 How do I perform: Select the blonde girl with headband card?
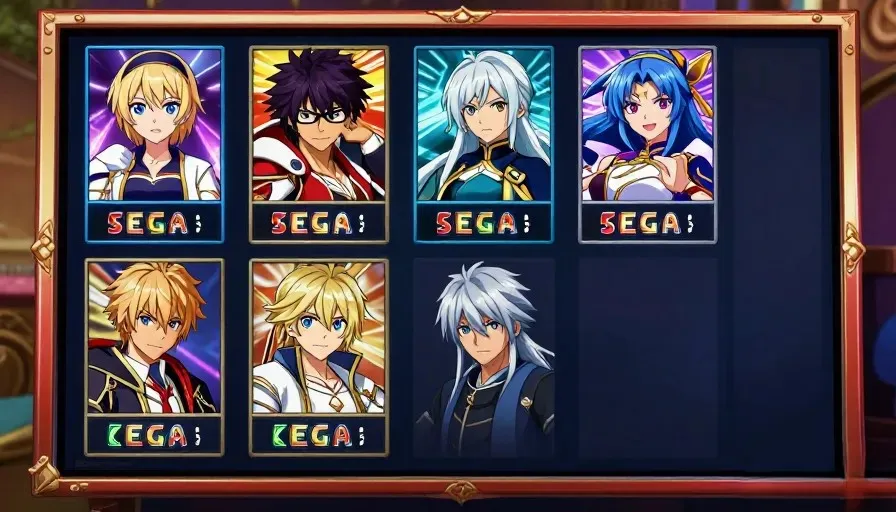pos(154,143)
